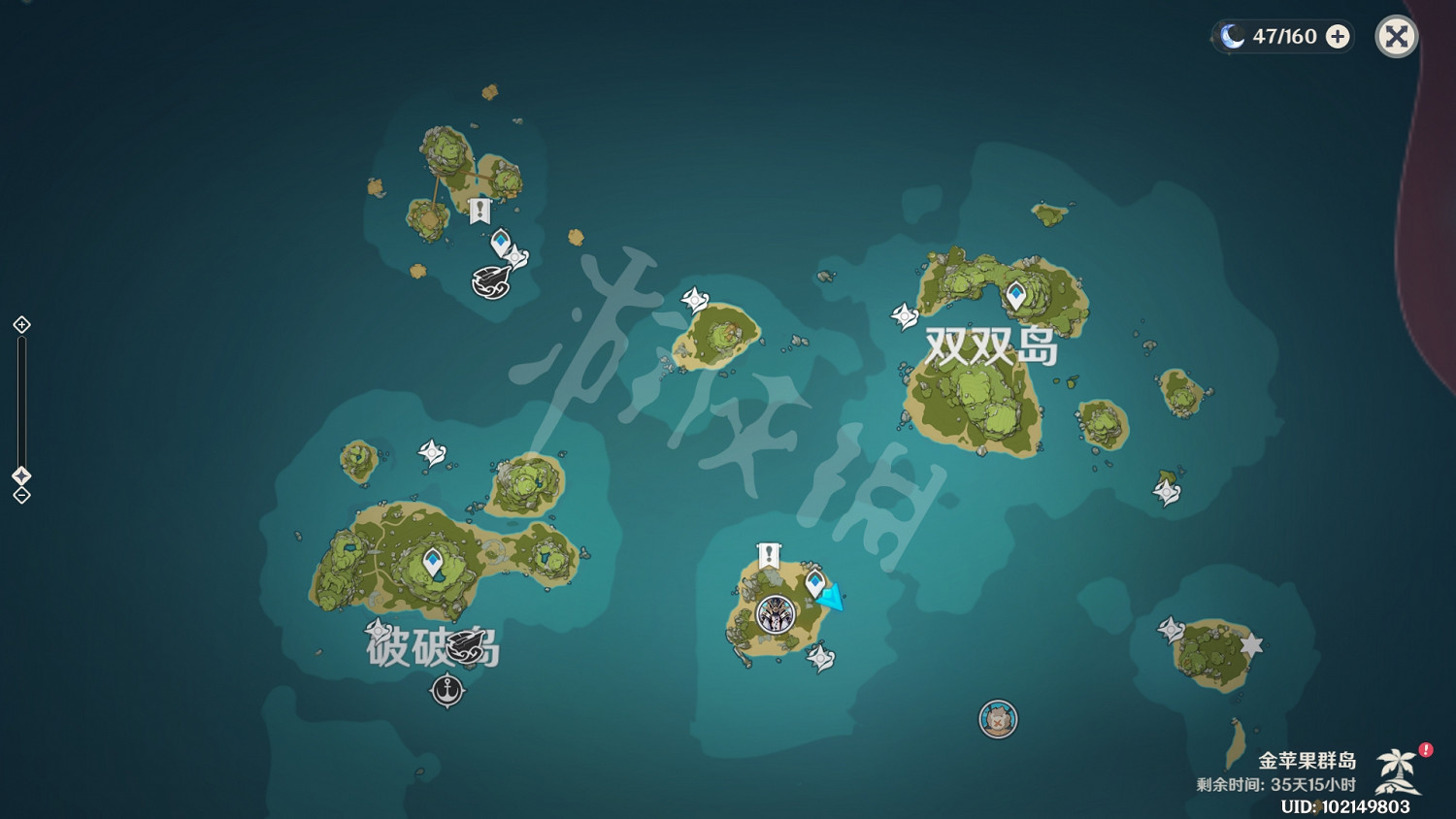Click the cyan player position arrow

(830, 599)
